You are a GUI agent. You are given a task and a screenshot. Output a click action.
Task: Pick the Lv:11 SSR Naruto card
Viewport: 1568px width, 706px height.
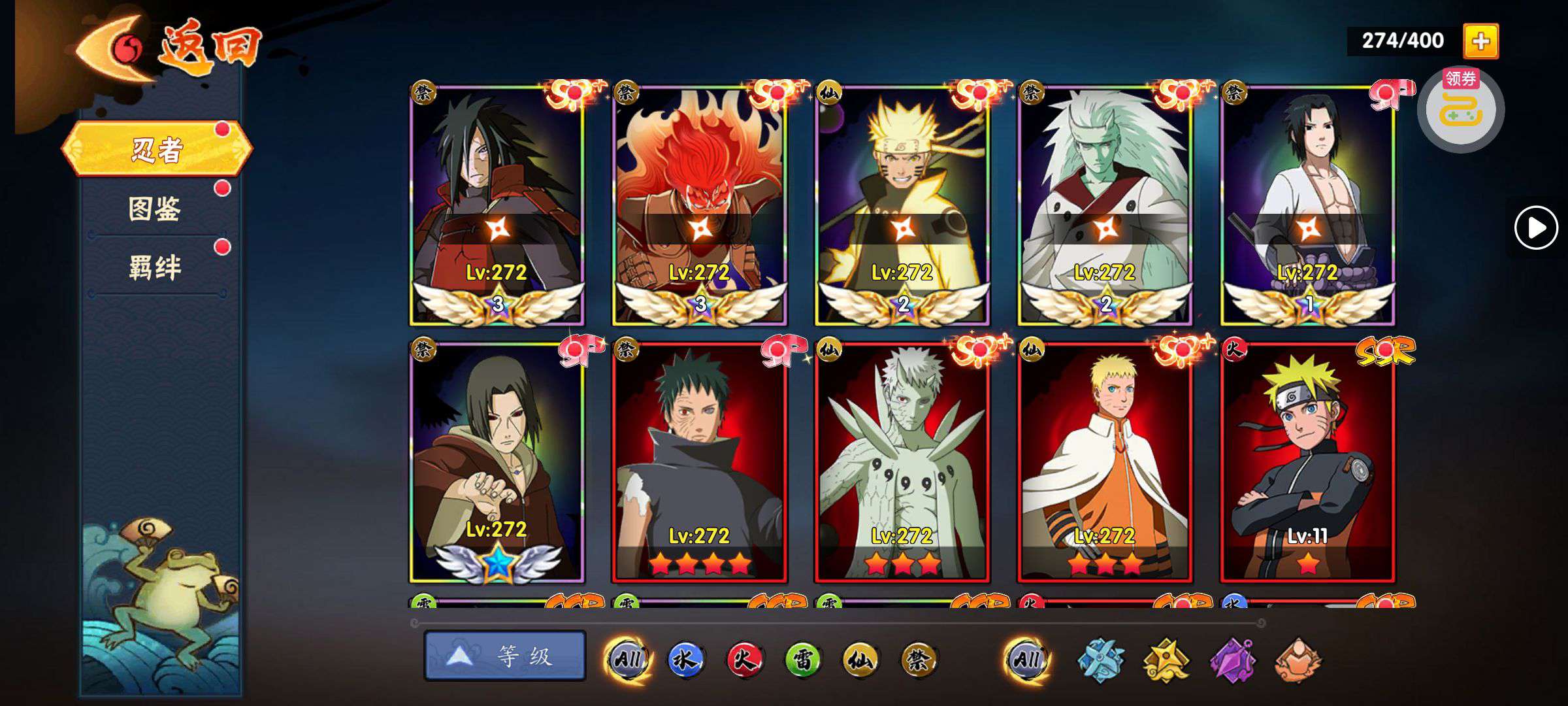1307,461
